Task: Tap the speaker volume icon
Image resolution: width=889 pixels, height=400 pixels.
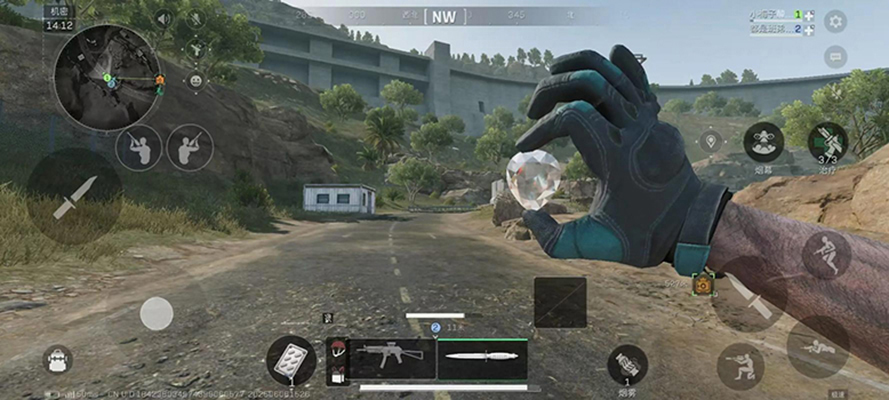Action: point(163,18)
